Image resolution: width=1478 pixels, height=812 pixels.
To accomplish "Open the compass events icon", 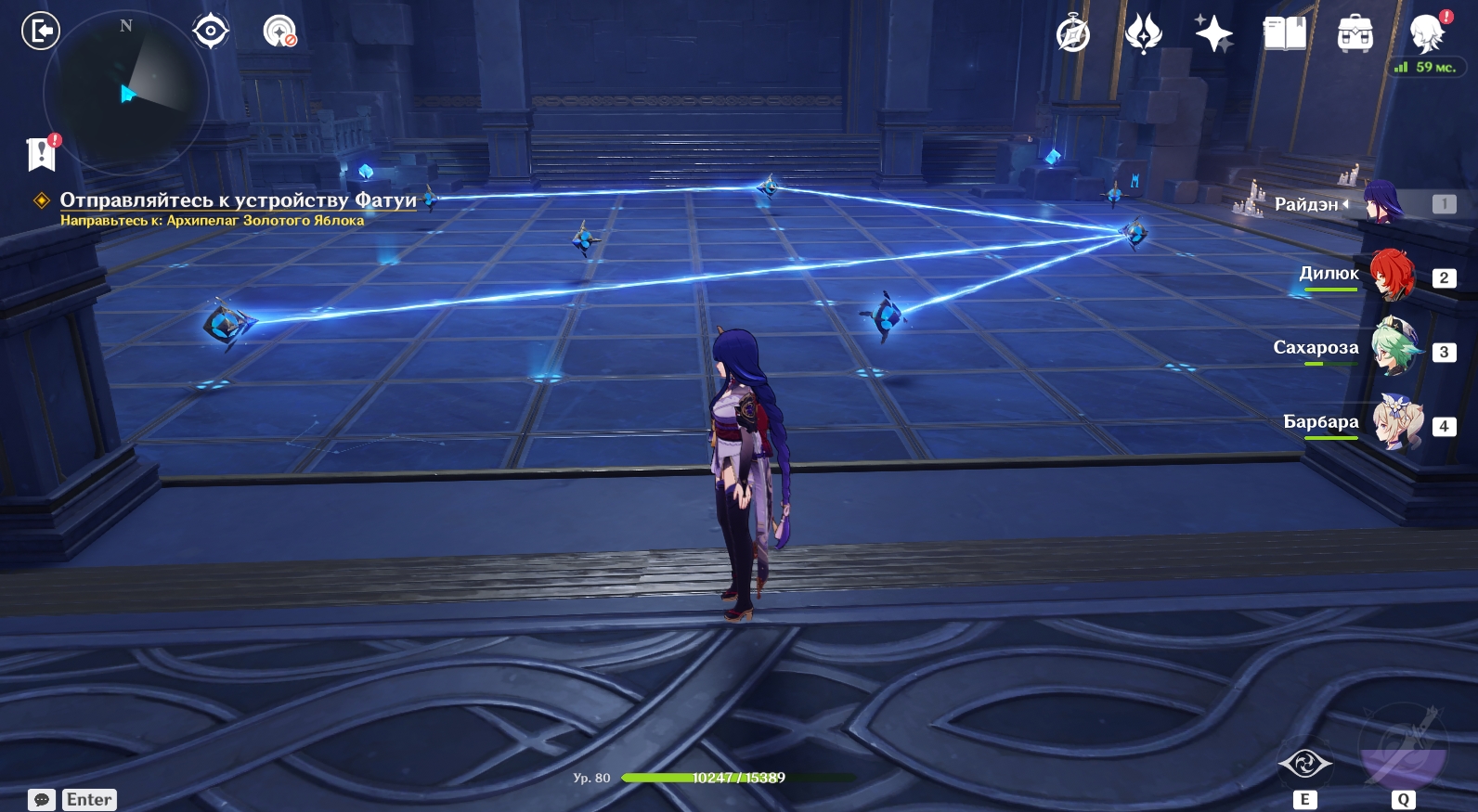I will (1072, 34).
